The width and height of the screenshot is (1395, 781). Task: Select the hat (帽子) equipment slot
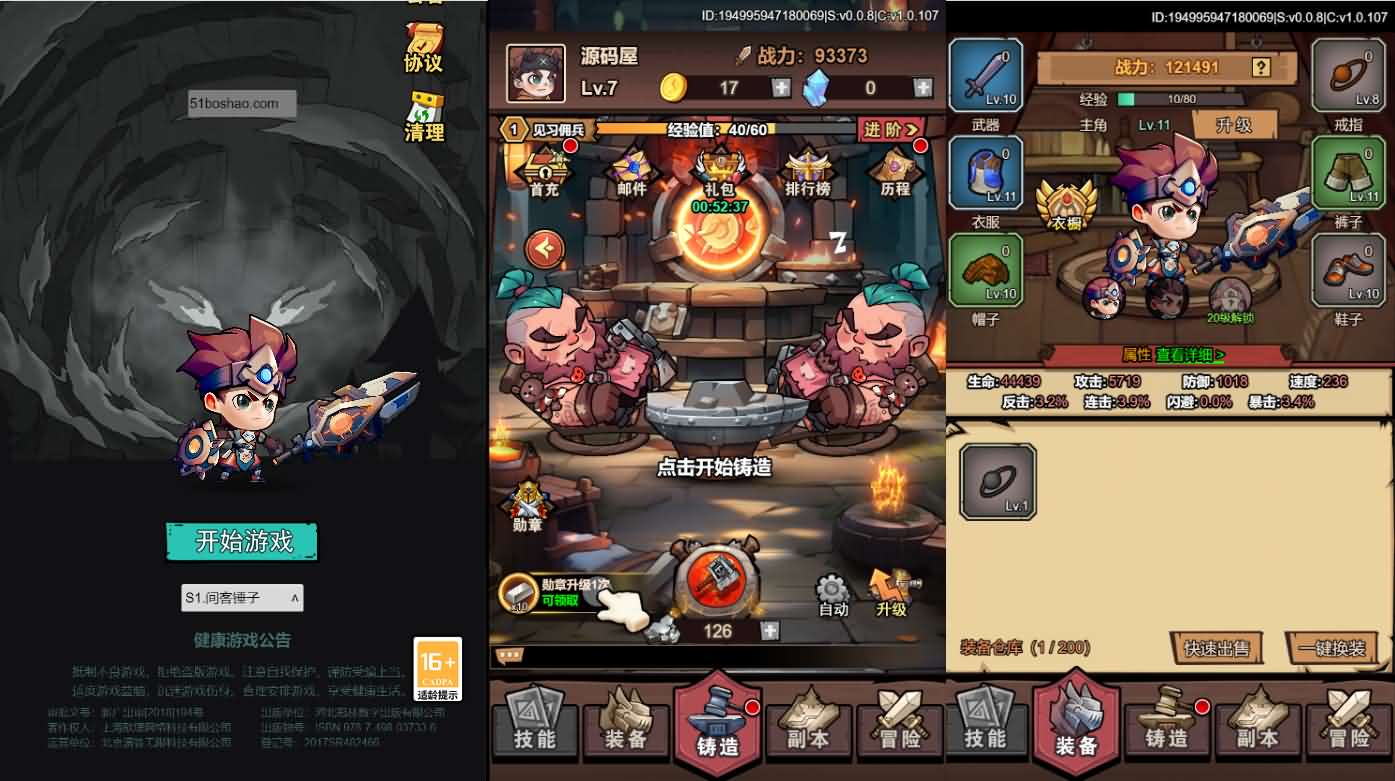985,270
